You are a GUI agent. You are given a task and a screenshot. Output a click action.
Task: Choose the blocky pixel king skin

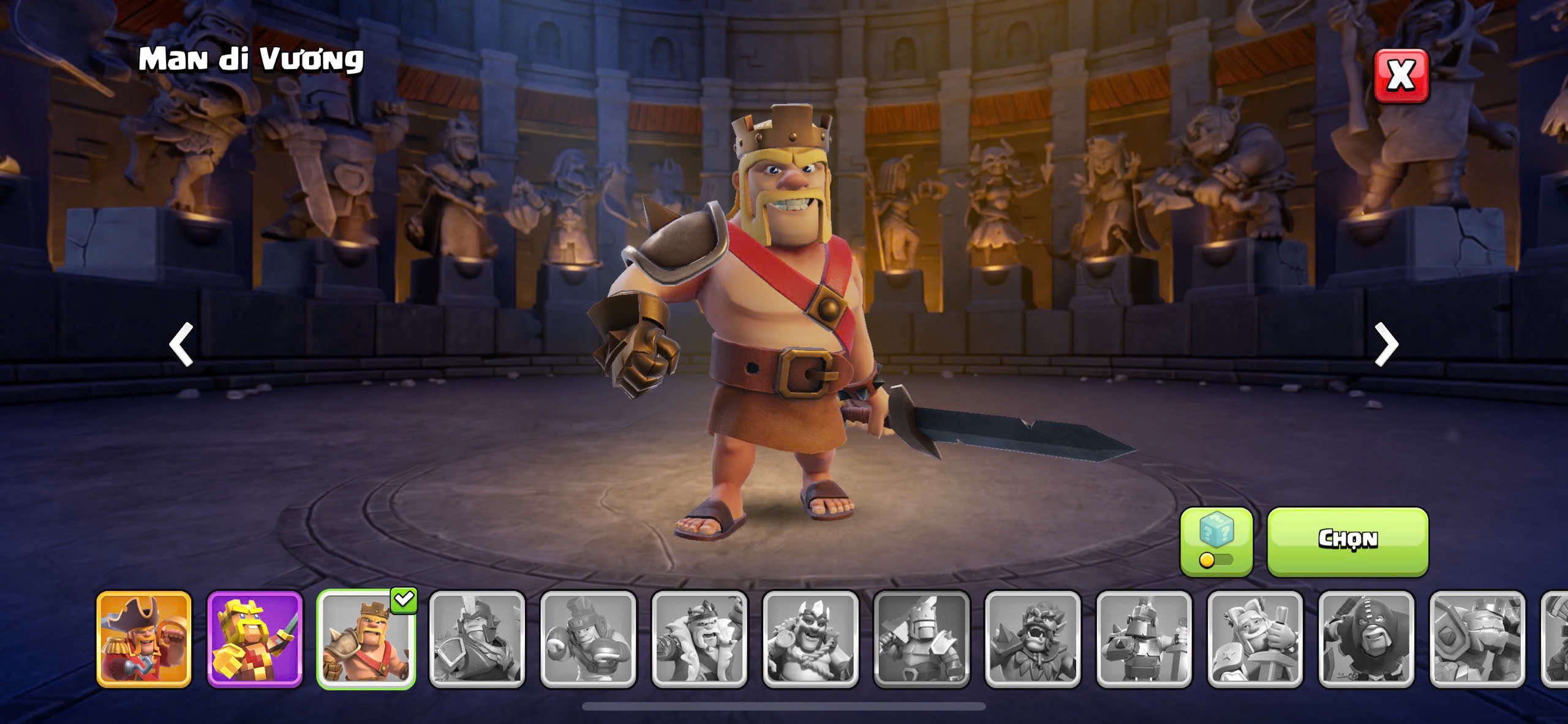coord(255,639)
